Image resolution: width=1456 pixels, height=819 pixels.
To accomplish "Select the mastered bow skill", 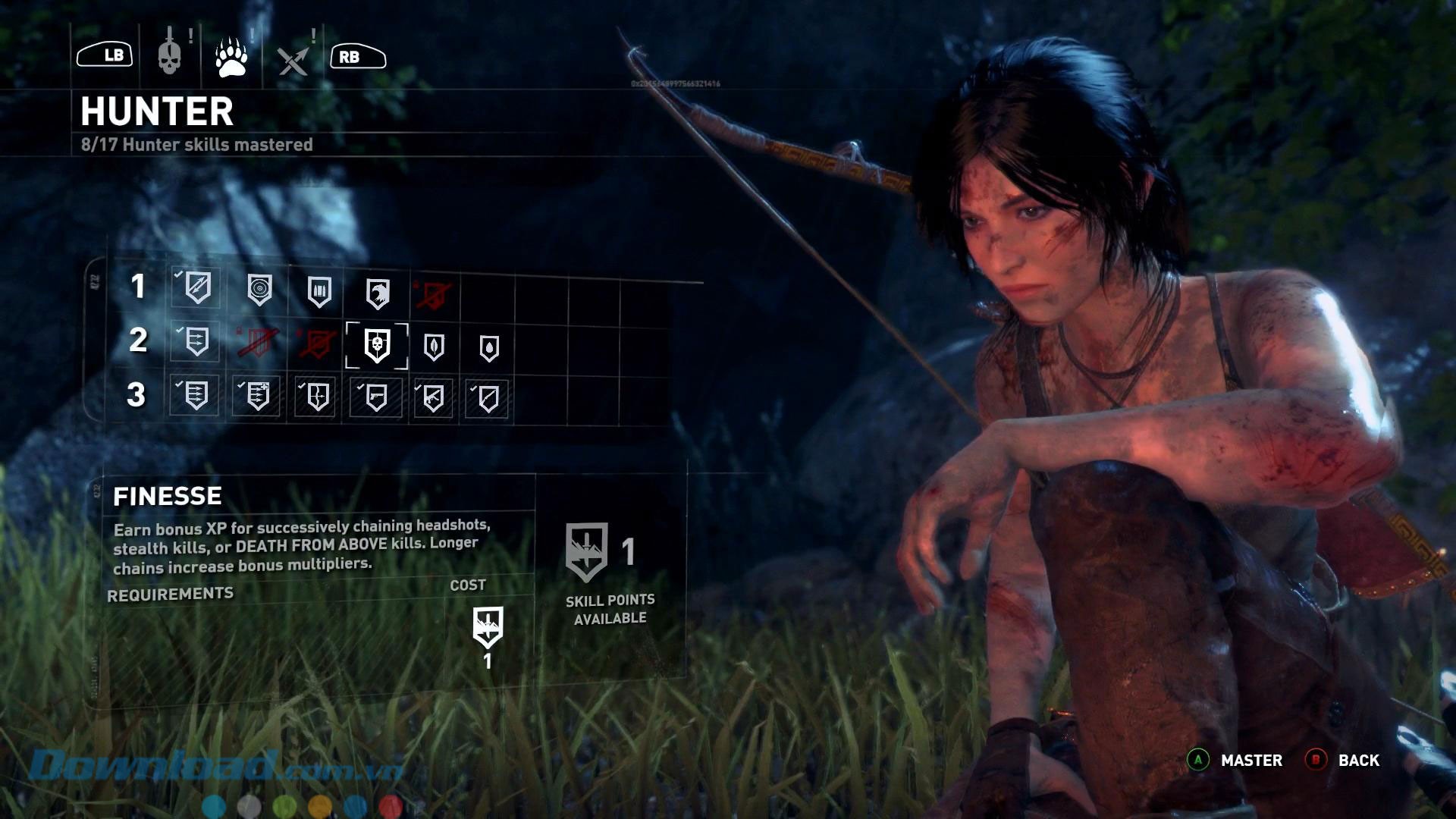I will point(317,396).
